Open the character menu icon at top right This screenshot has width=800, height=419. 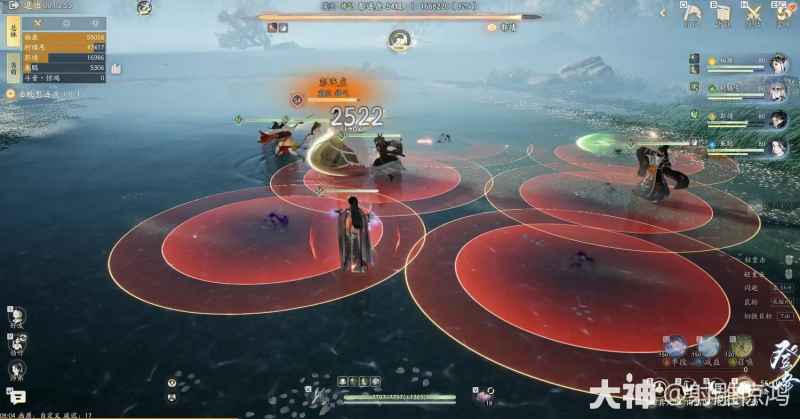pyautogui.click(x=691, y=13)
